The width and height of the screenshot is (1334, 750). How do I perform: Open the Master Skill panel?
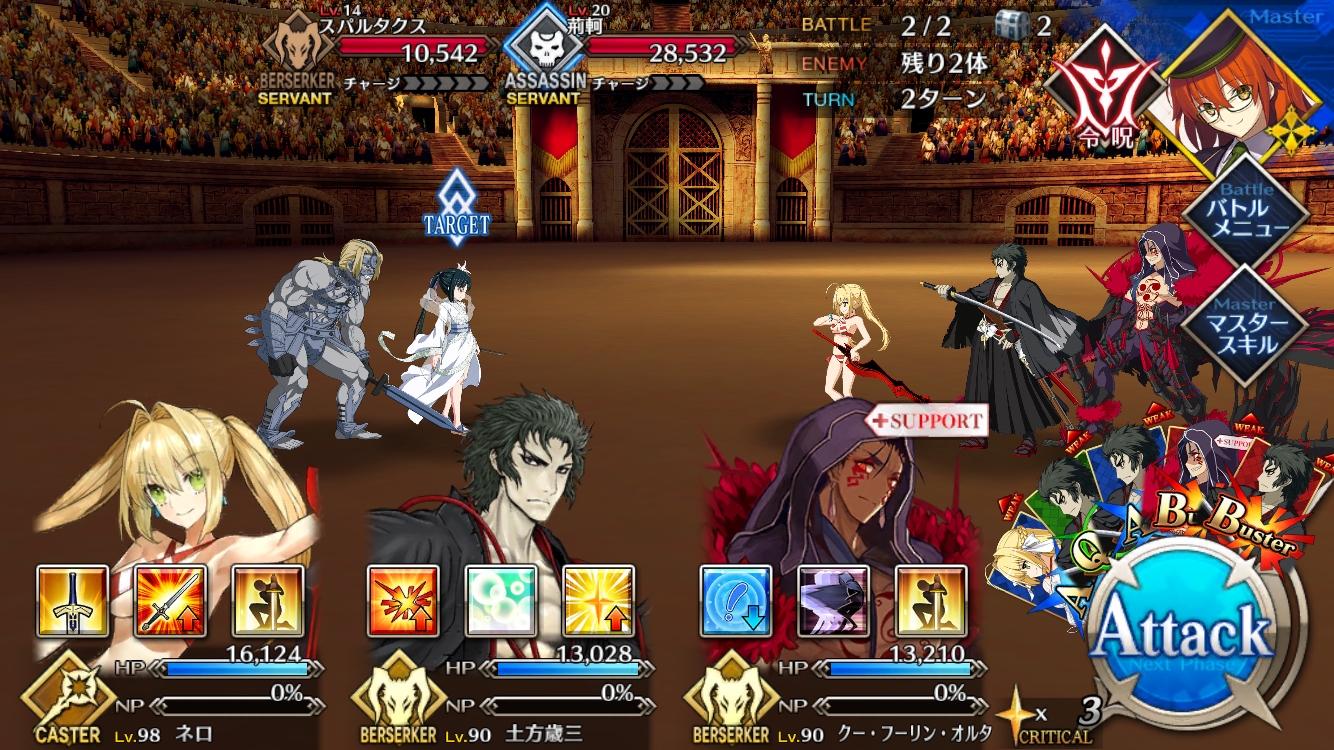[1245, 323]
